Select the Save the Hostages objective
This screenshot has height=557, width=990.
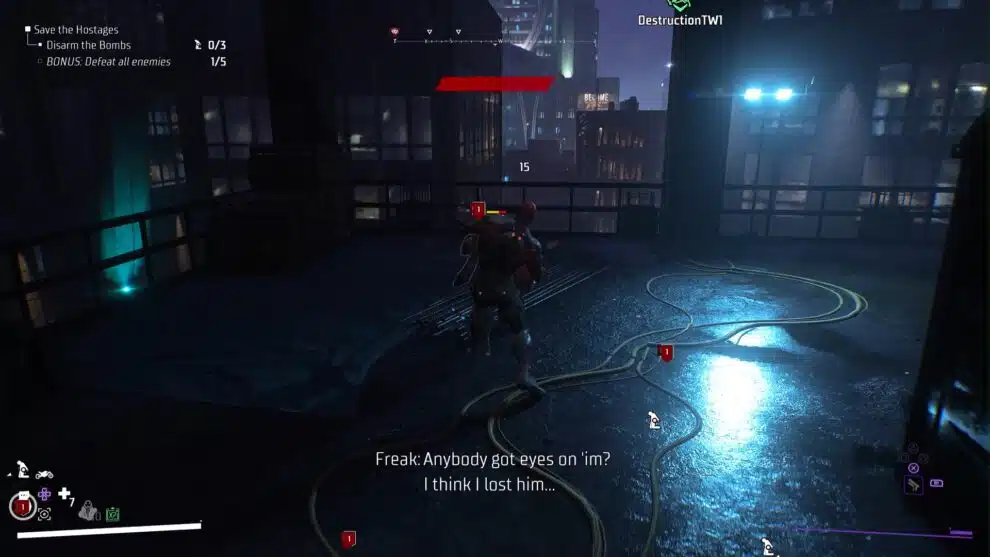point(76,30)
